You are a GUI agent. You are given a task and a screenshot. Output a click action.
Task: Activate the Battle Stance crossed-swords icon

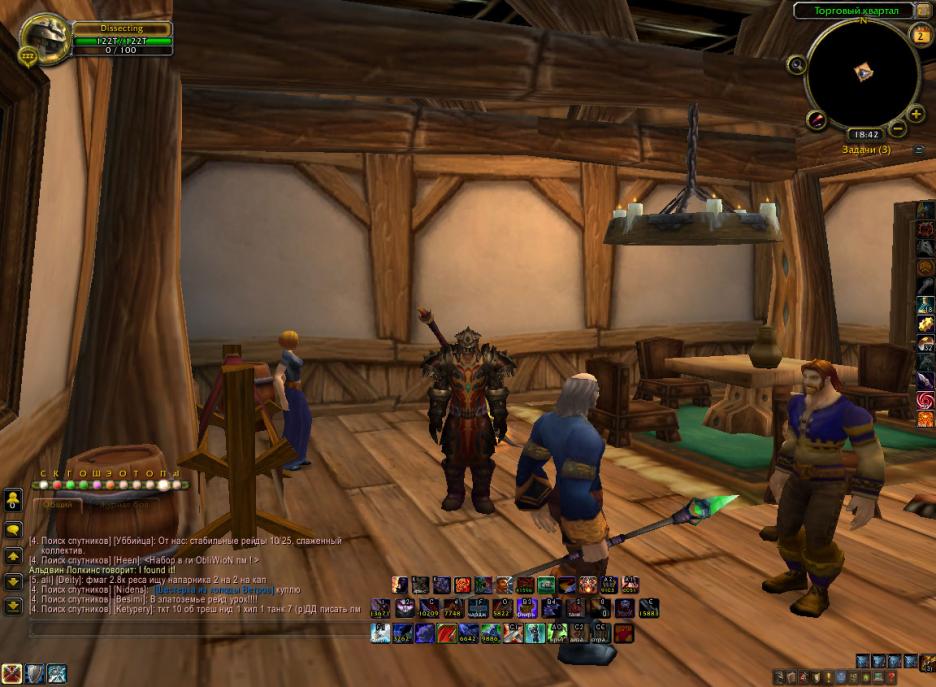point(12,674)
